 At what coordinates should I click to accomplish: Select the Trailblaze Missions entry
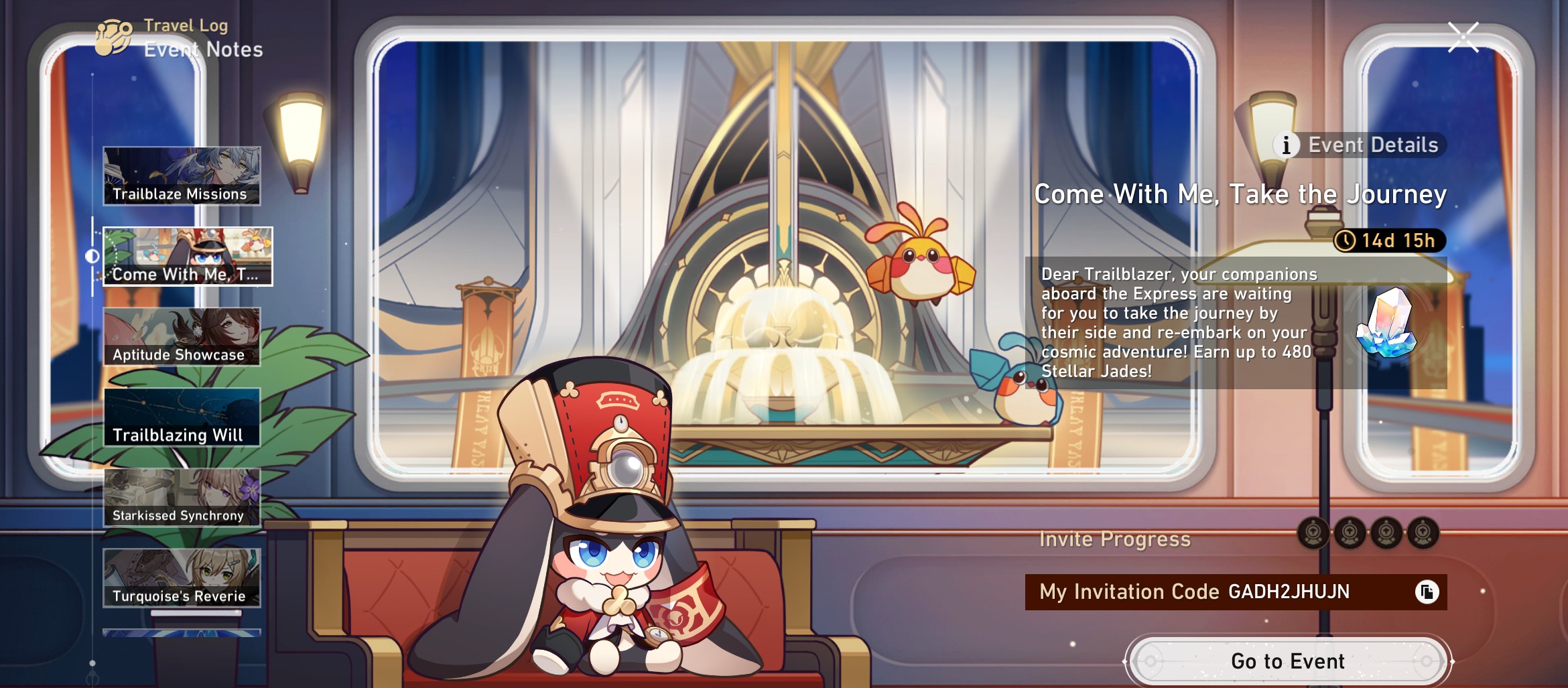(x=182, y=176)
